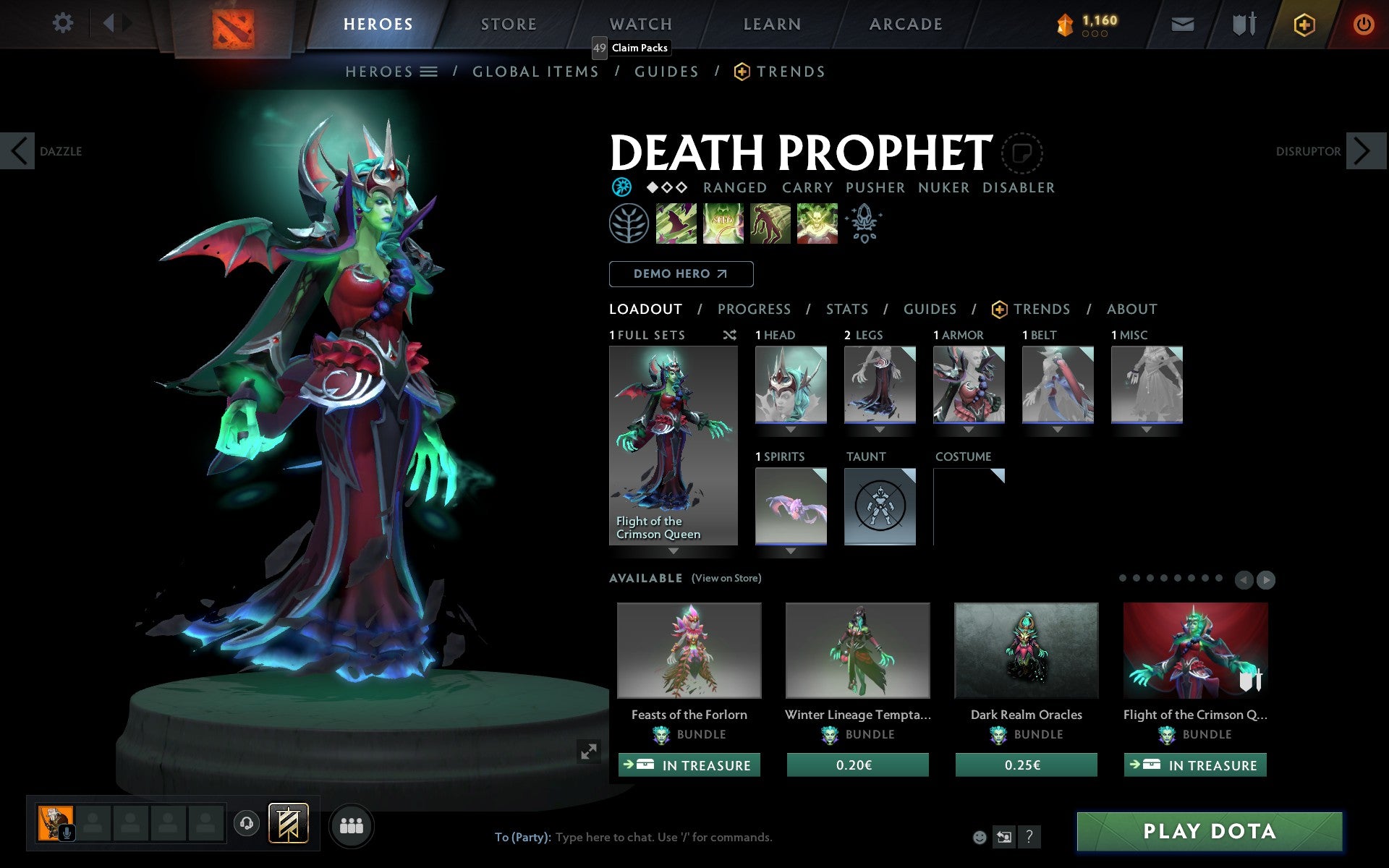Viewport: 1389px width, 868px height.
Task: Switch to the STATS tab
Action: (846, 309)
